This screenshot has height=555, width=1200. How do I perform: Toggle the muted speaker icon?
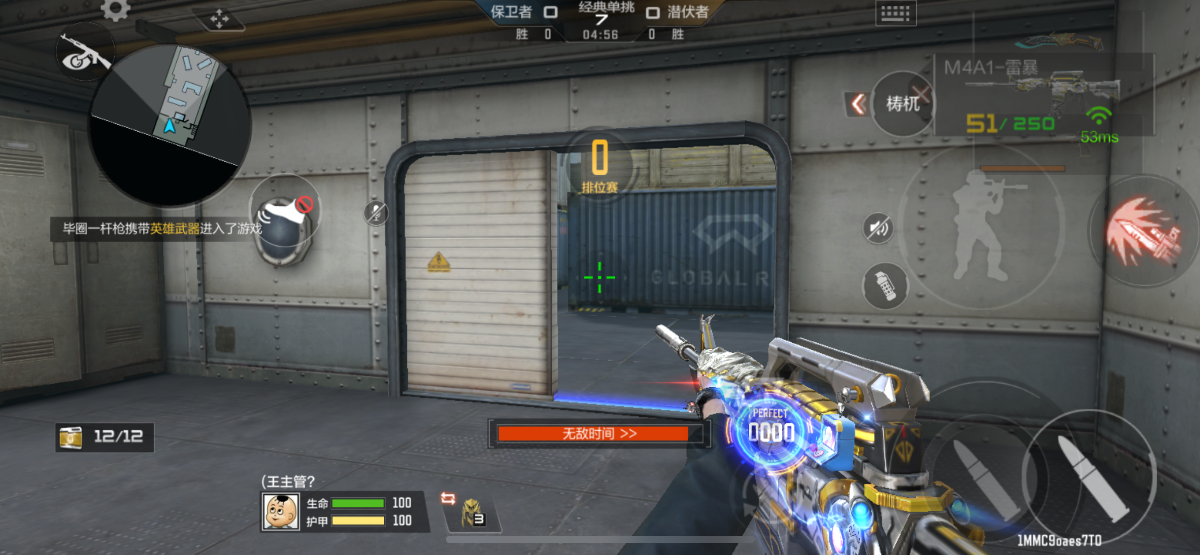[x=879, y=229]
